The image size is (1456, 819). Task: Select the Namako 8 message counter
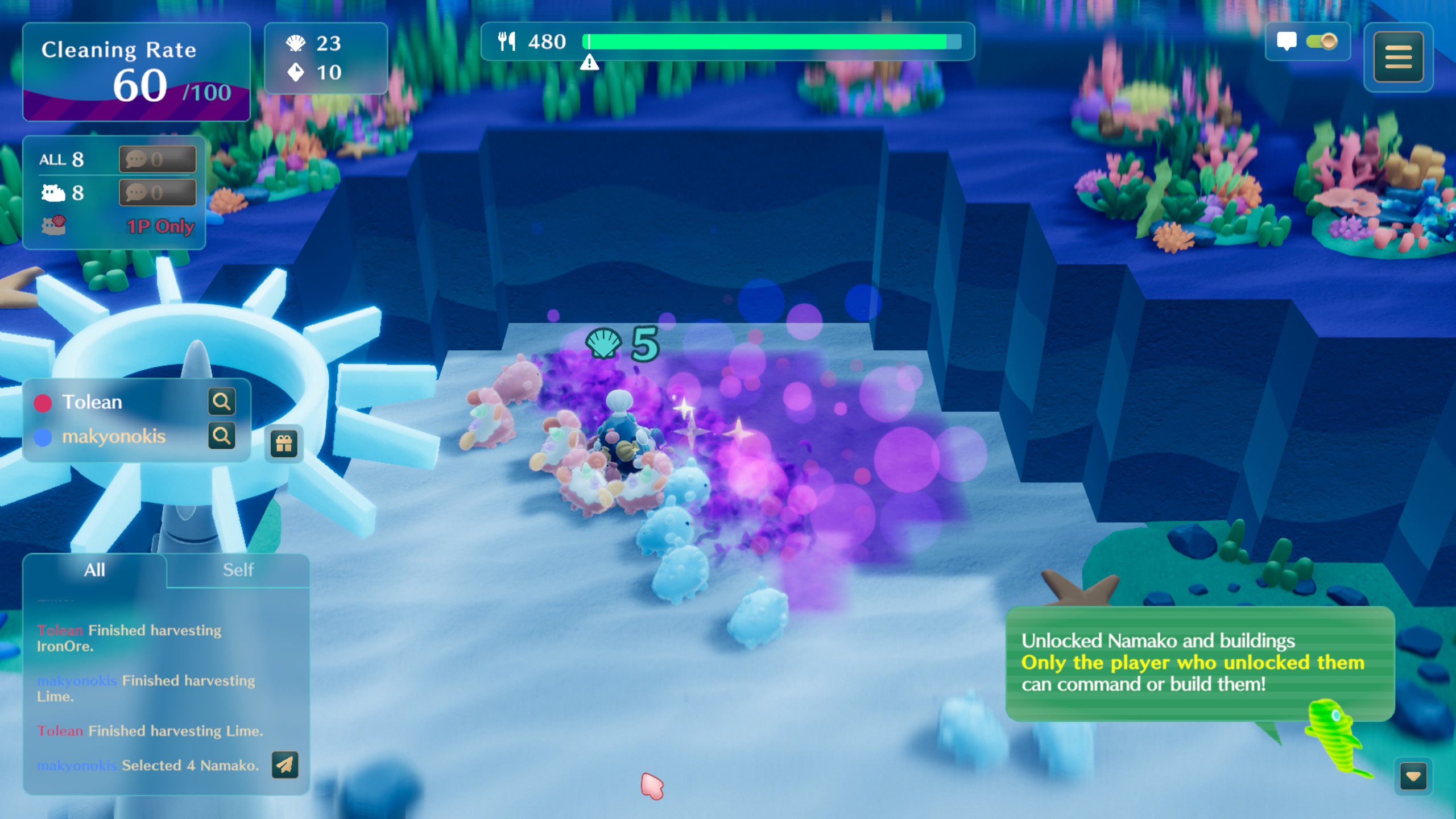(x=158, y=193)
